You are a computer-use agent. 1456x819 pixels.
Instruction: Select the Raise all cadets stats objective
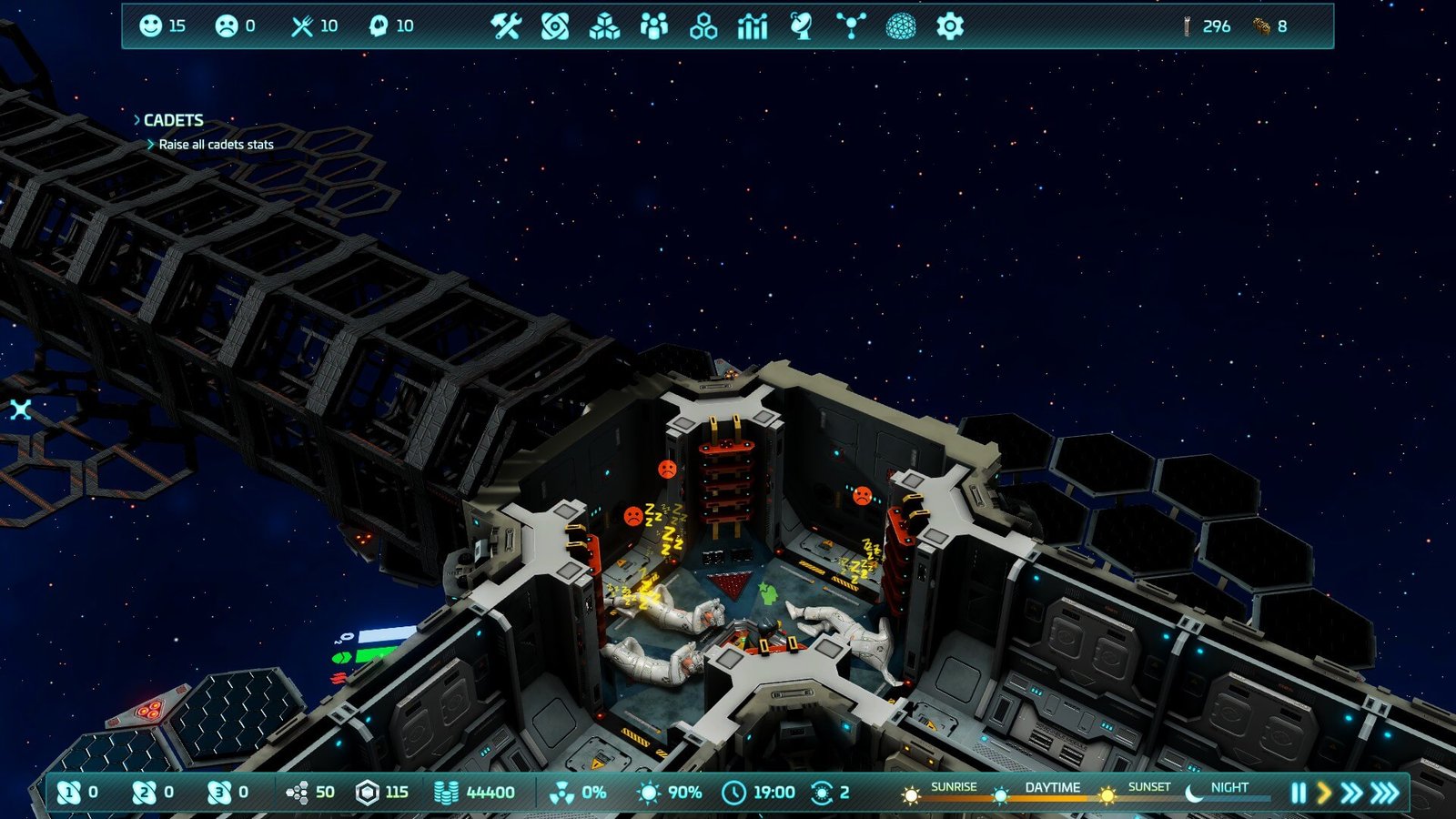(216, 145)
